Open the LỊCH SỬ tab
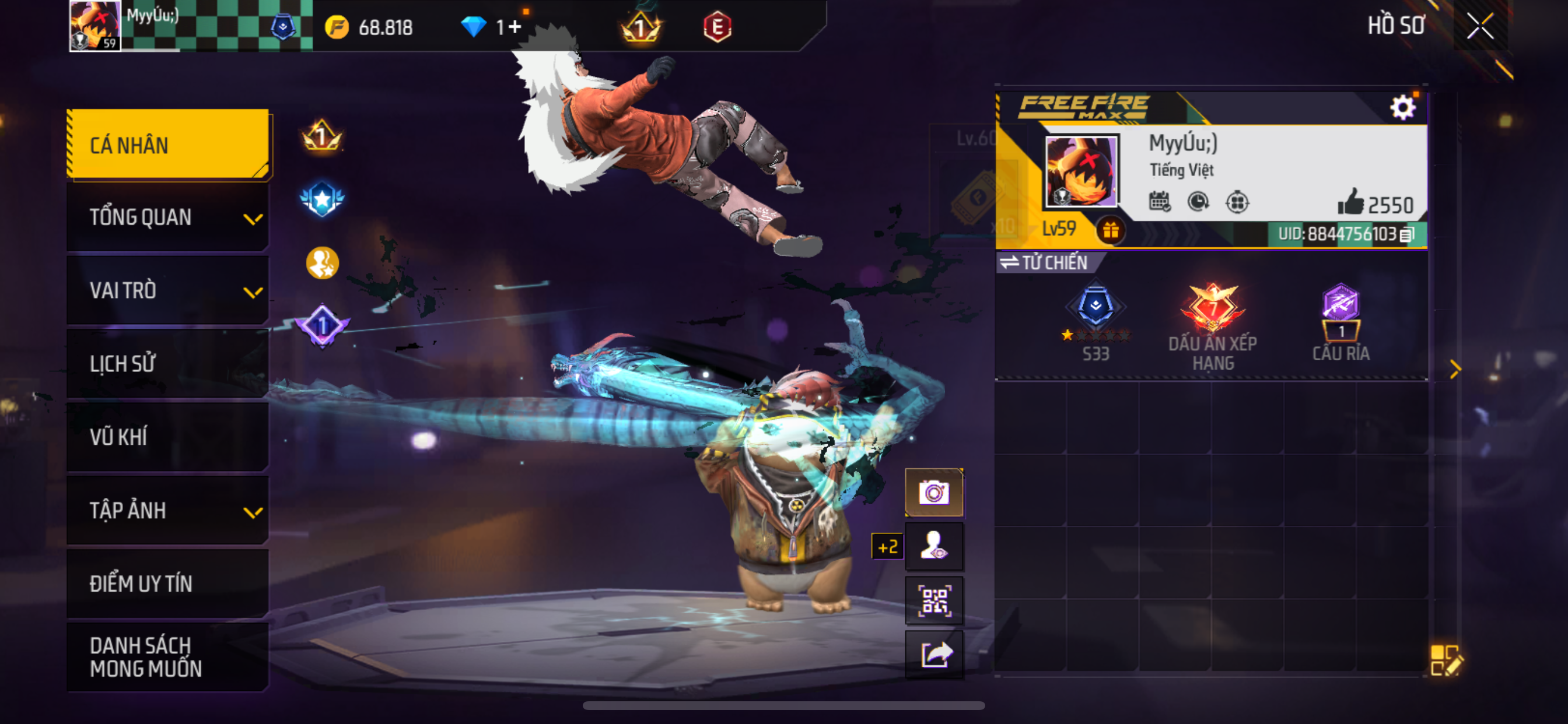Viewport: 1568px width, 724px height. tap(168, 363)
